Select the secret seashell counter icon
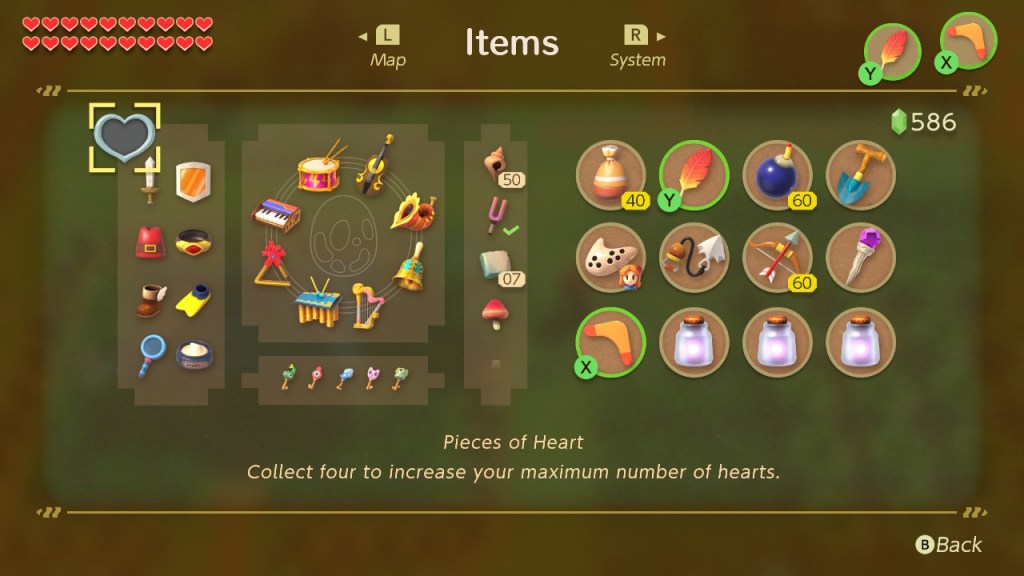This screenshot has width=1024, height=576. click(497, 163)
